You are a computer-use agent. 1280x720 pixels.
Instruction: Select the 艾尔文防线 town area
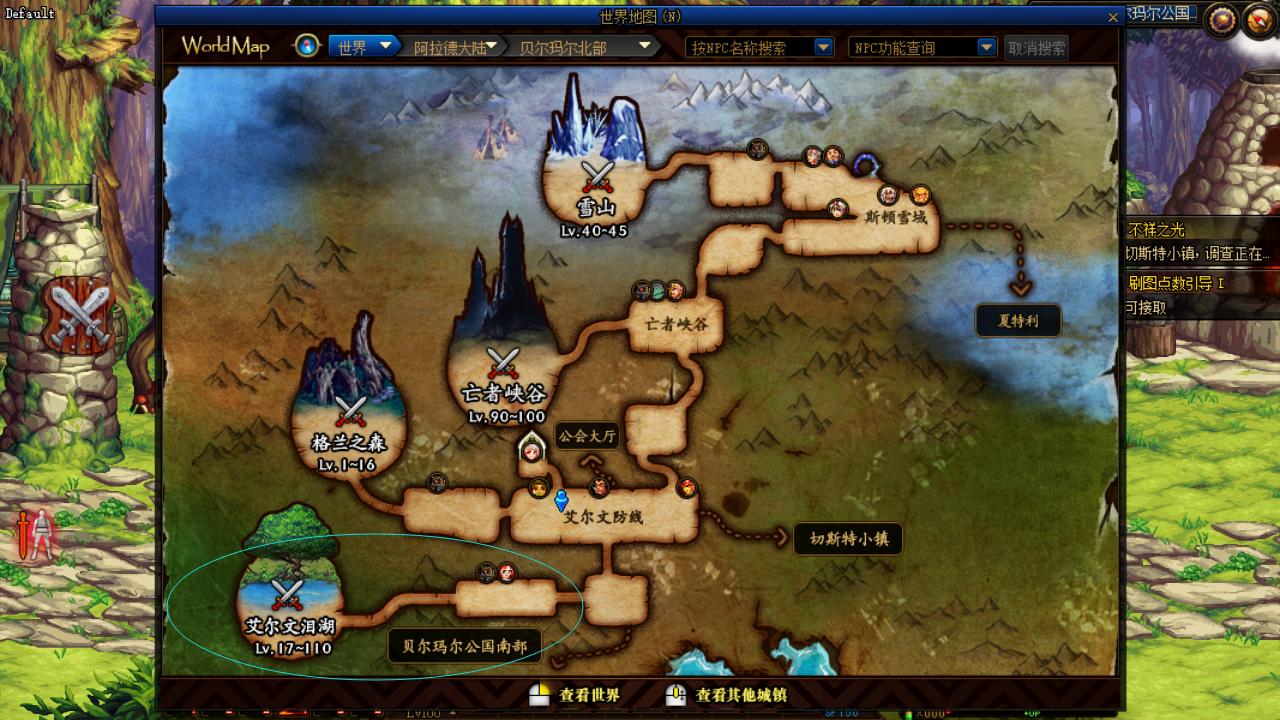(603, 518)
